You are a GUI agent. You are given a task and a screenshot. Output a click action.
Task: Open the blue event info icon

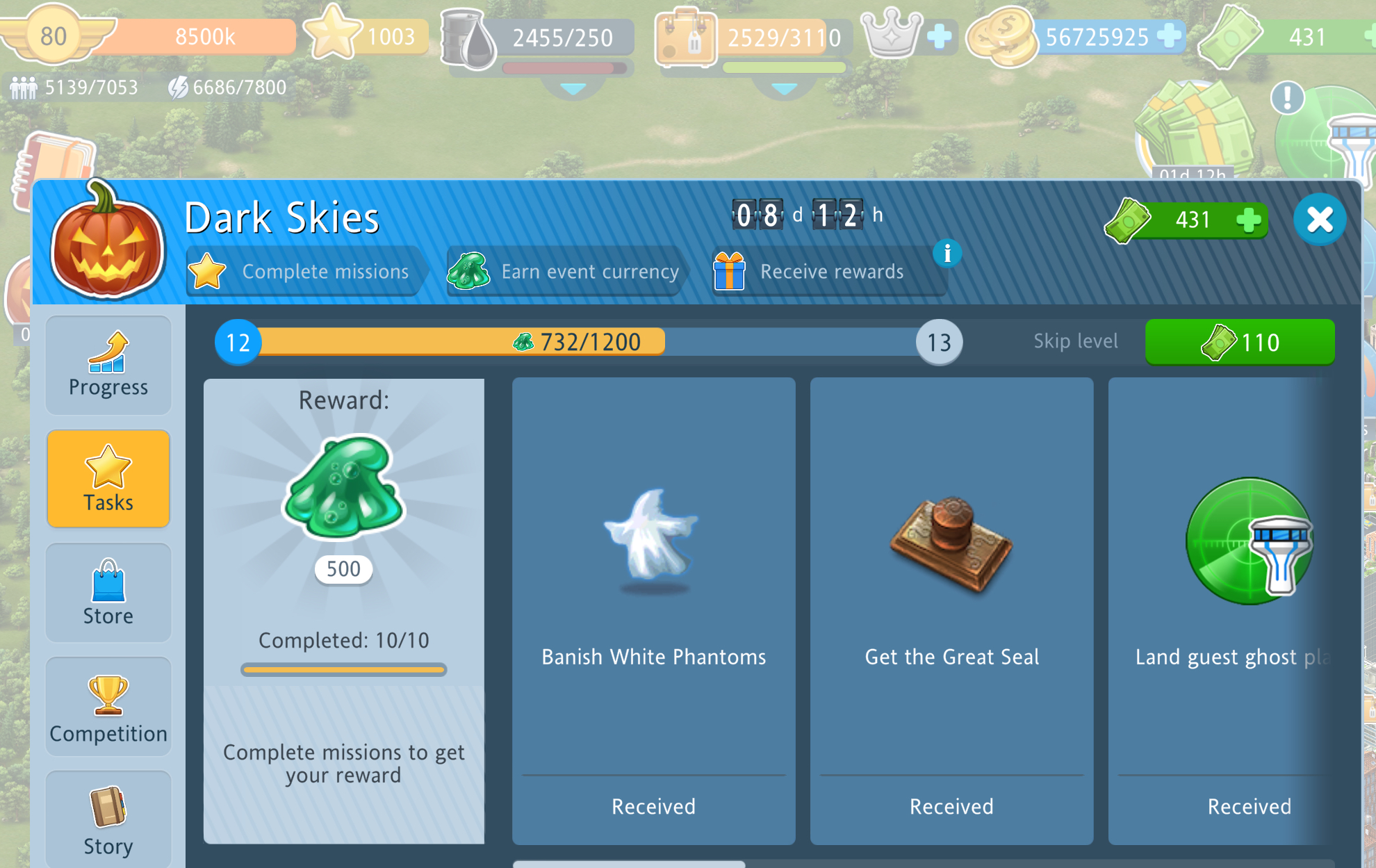[947, 254]
